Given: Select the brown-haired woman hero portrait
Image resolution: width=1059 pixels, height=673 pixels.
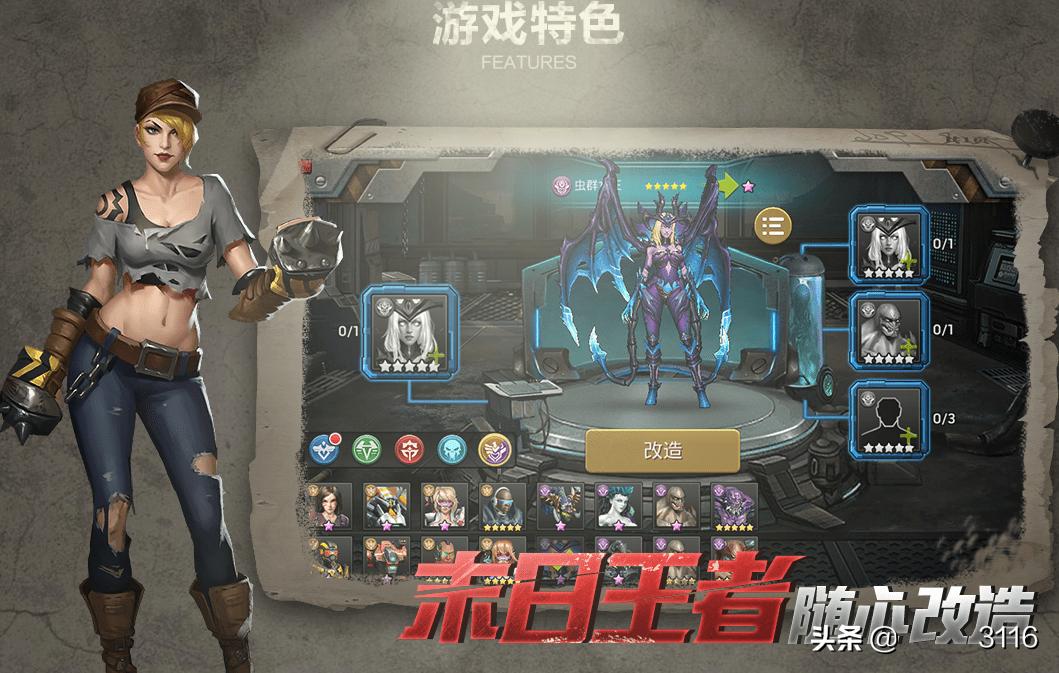Looking at the screenshot, I should (x=329, y=506).
